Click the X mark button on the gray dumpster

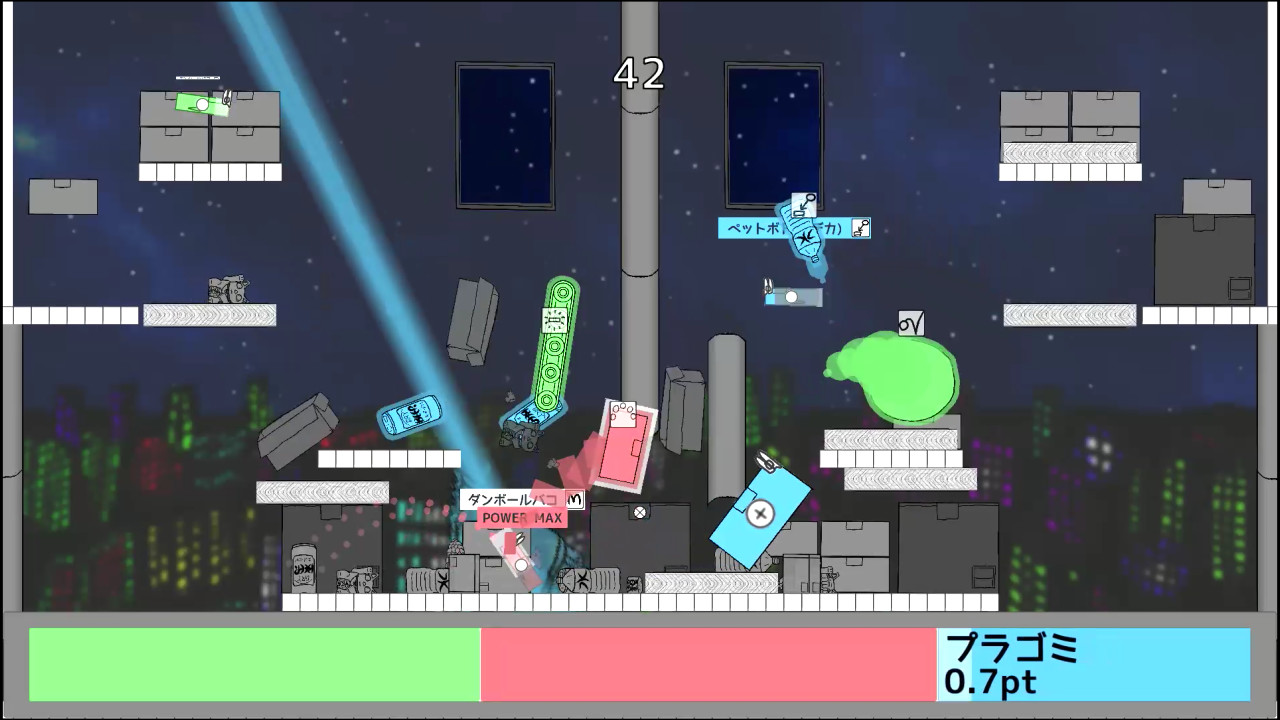pyautogui.click(x=640, y=513)
